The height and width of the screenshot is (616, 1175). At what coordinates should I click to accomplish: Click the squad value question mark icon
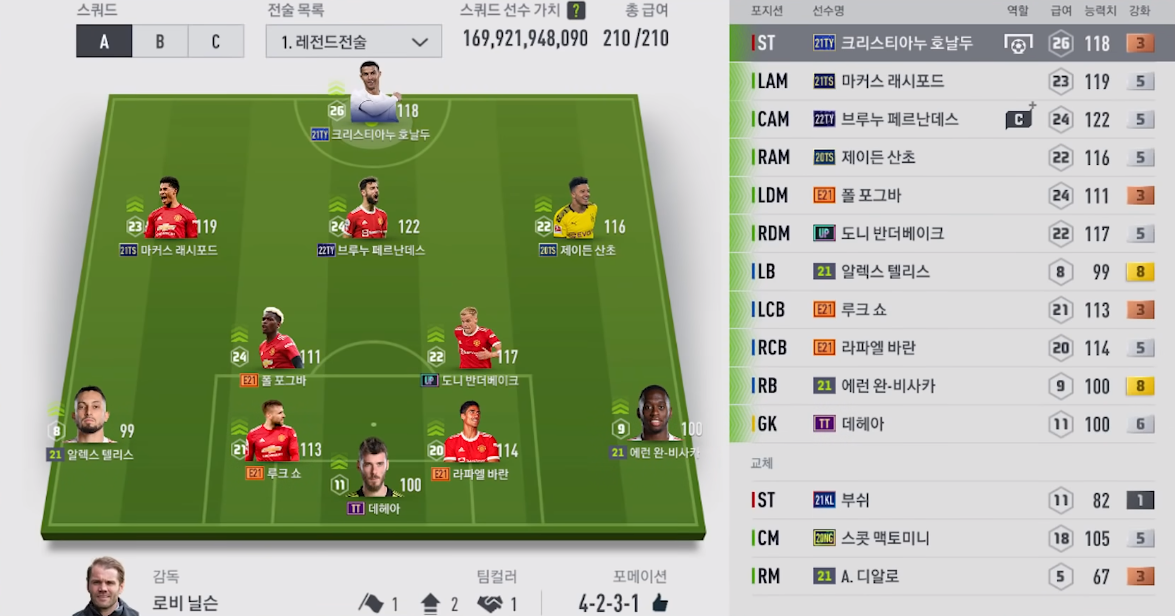[x=576, y=11]
